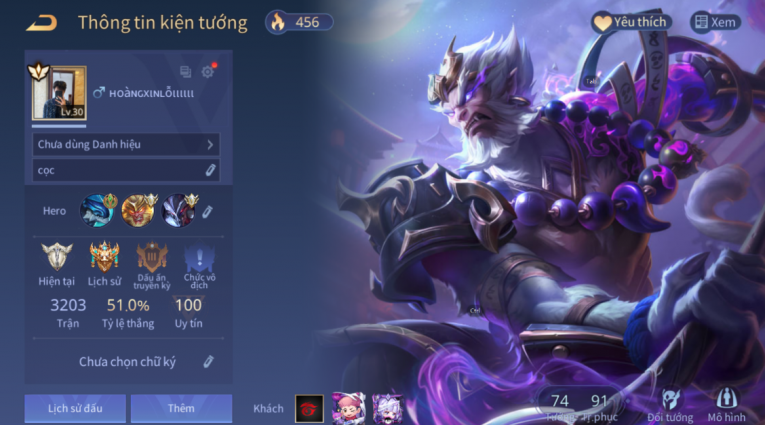
Task: Click the copy icon beside the gear
Action: pos(185,72)
